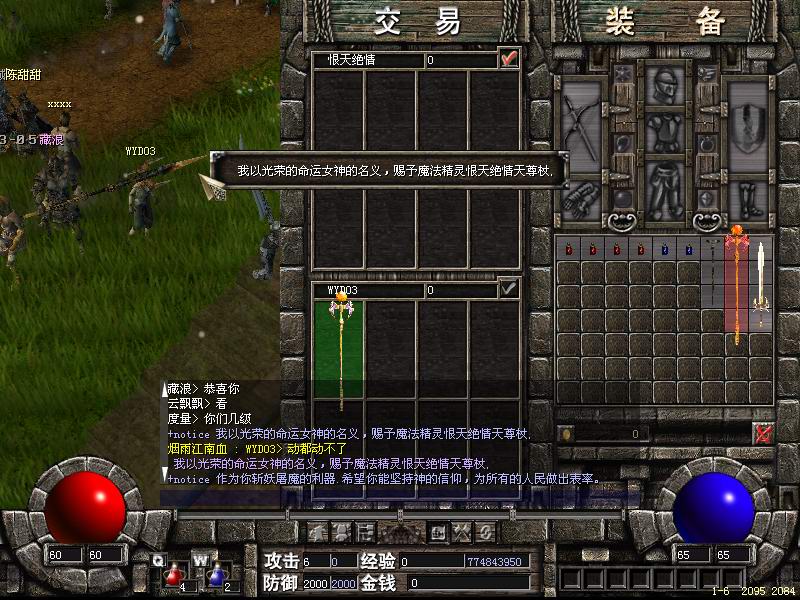Close the equipment panel with the red X
Viewport: 800px width, 600px height.
pyautogui.click(x=763, y=433)
